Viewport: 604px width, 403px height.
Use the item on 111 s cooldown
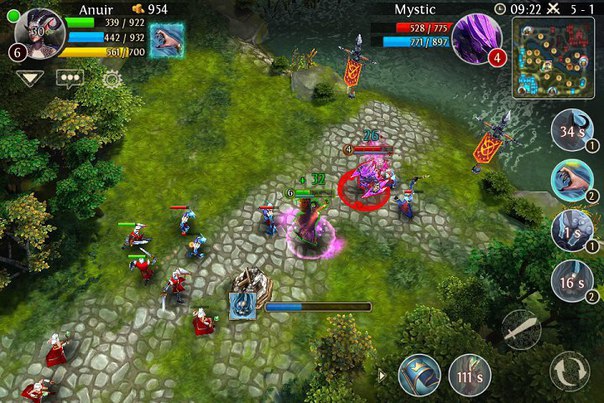click(x=469, y=375)
